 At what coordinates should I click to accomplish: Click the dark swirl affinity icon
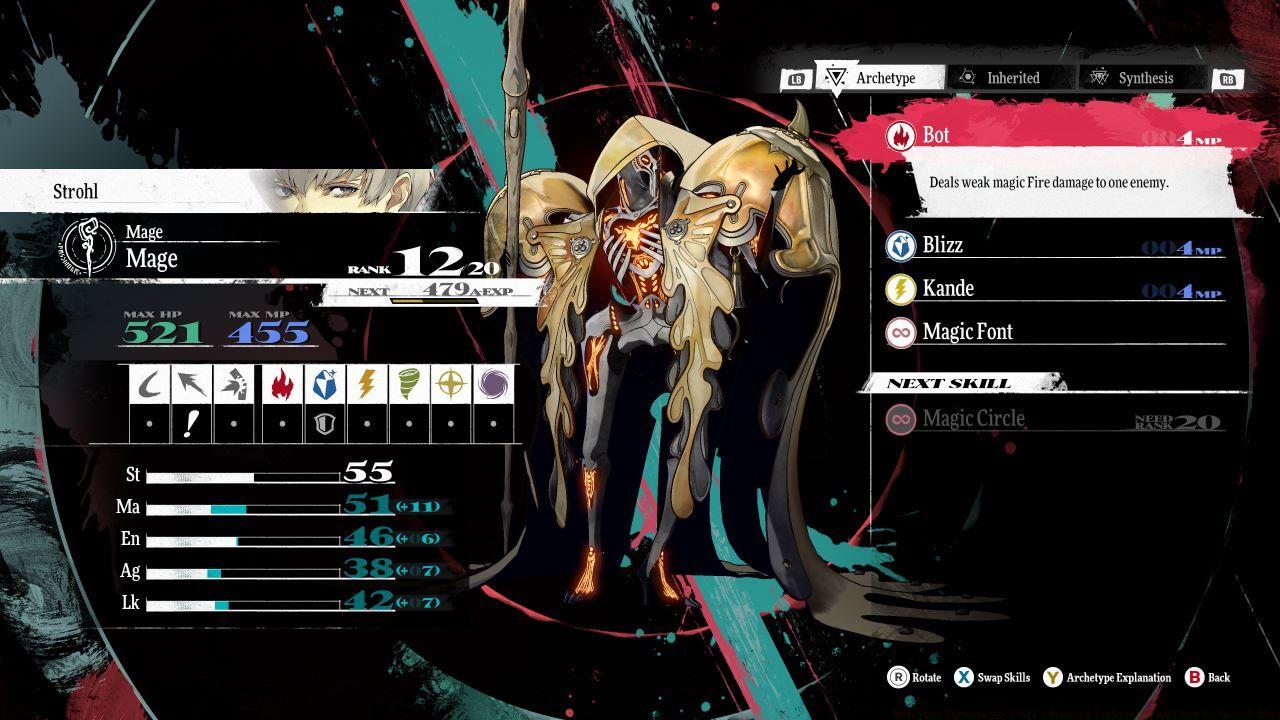click(493, 384)
